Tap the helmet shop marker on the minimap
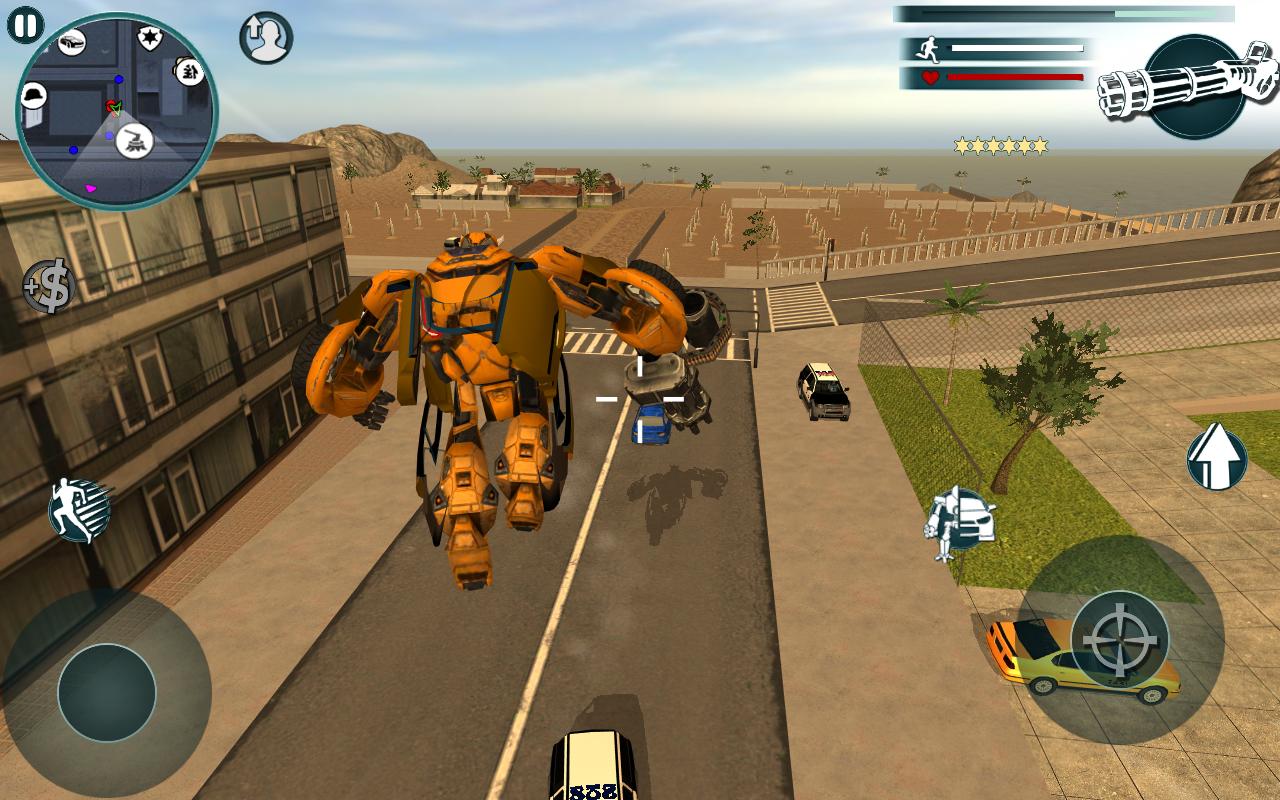Viewport: 1280px width, 800px height. pyautogui.click(x=32, y=95)
